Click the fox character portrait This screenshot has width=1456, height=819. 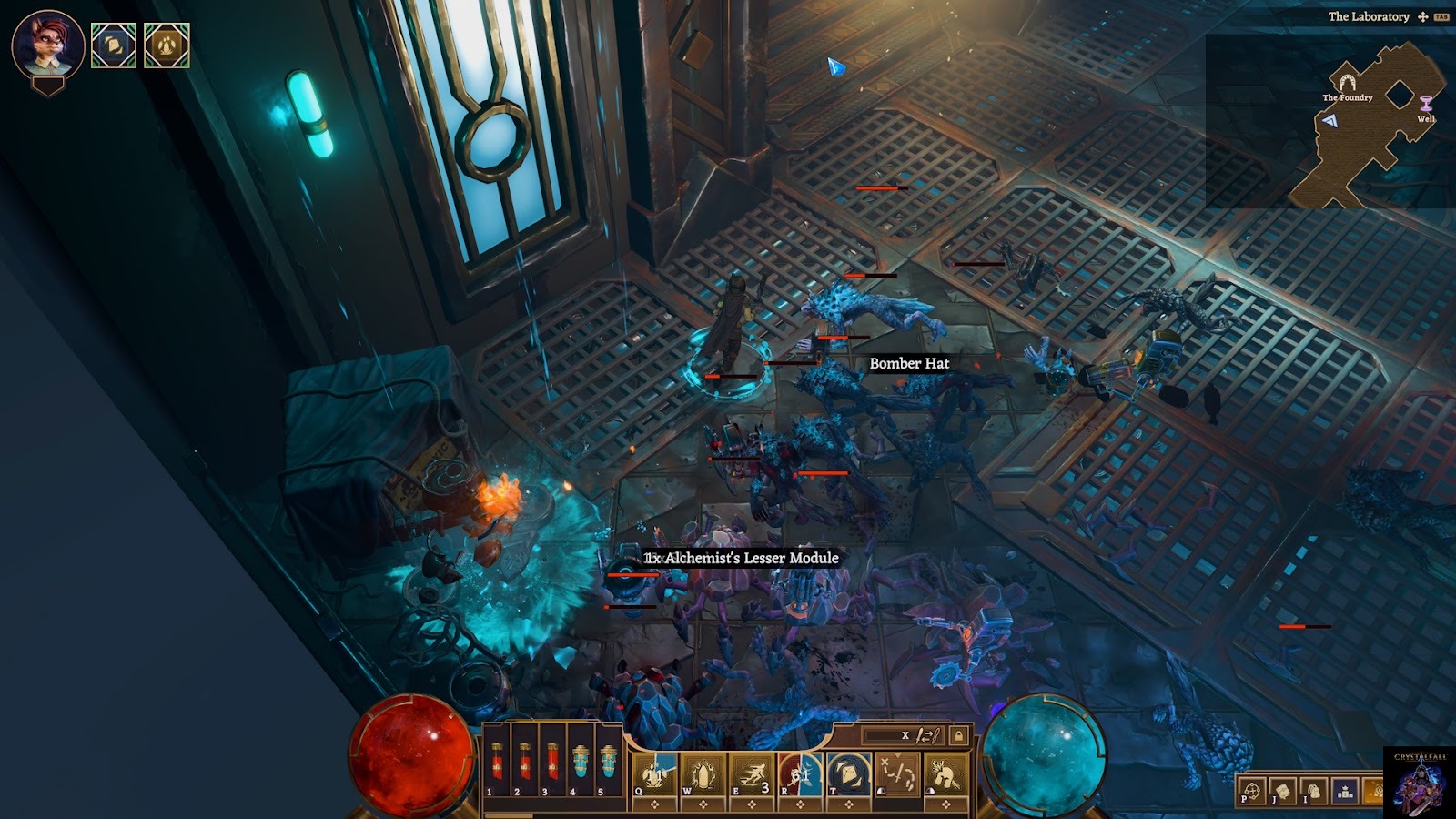[x=48, y=45]
